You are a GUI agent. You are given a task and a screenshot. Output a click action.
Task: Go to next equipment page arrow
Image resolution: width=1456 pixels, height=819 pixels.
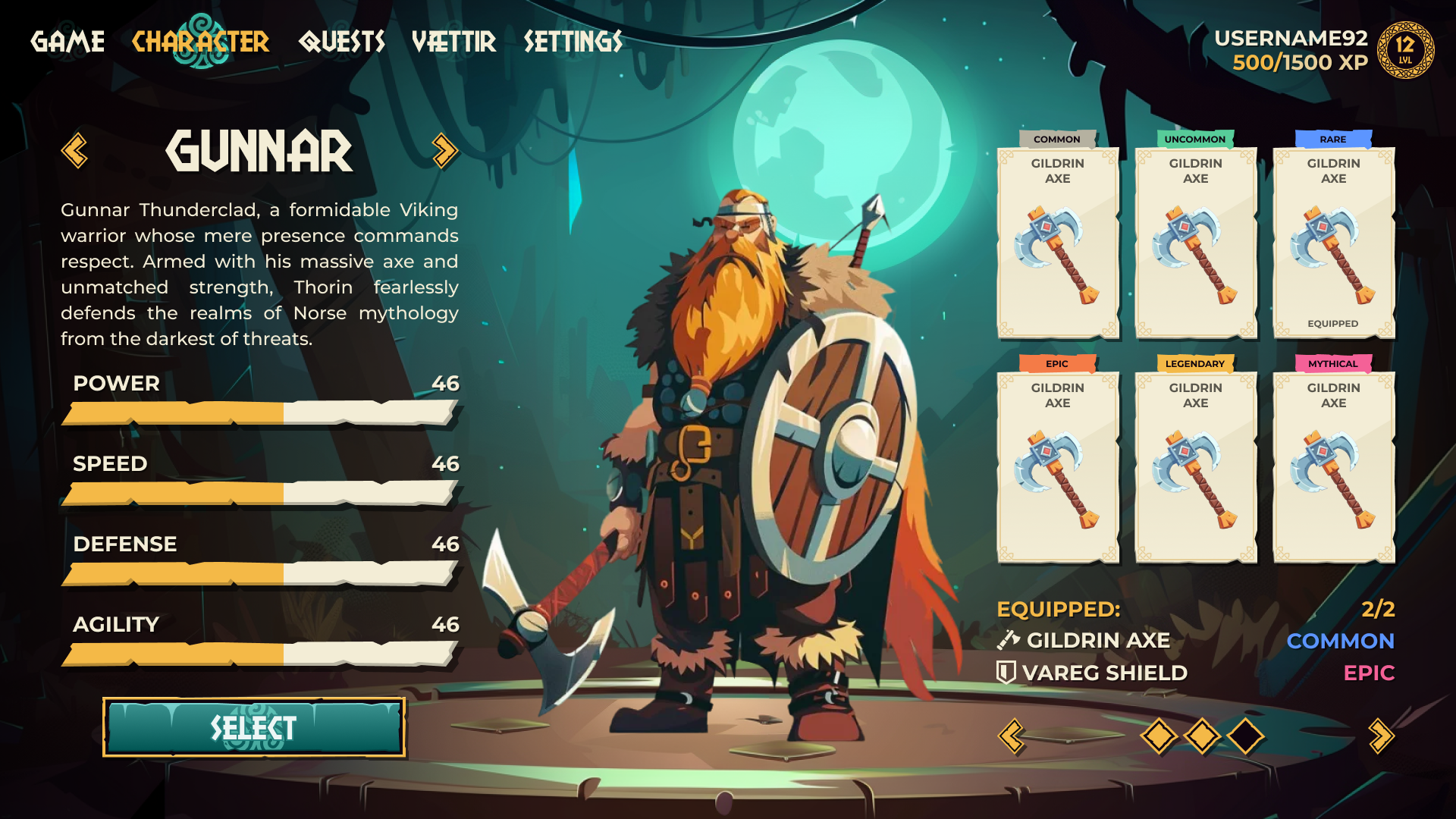(1381, 736)
